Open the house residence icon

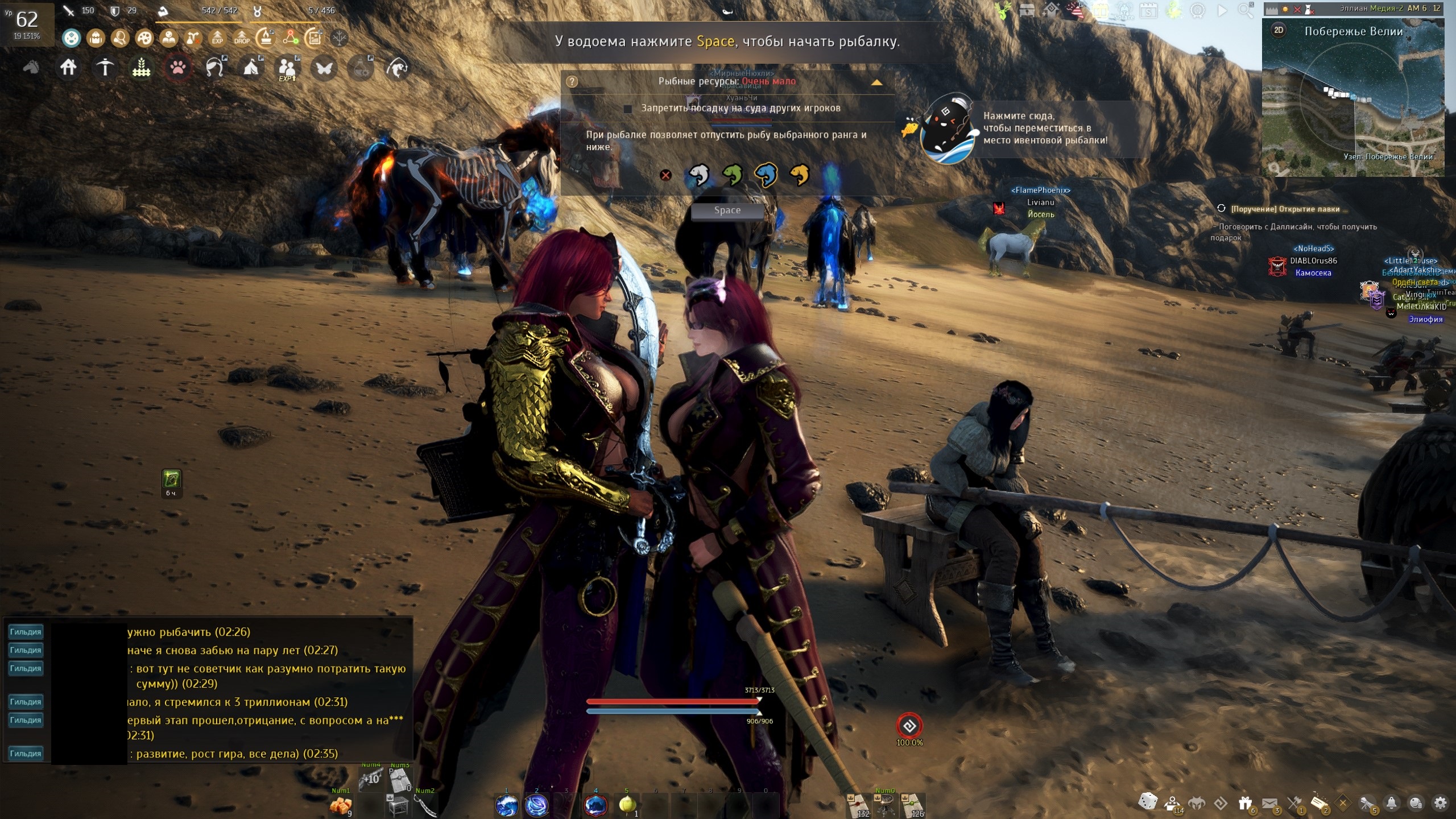68,68
